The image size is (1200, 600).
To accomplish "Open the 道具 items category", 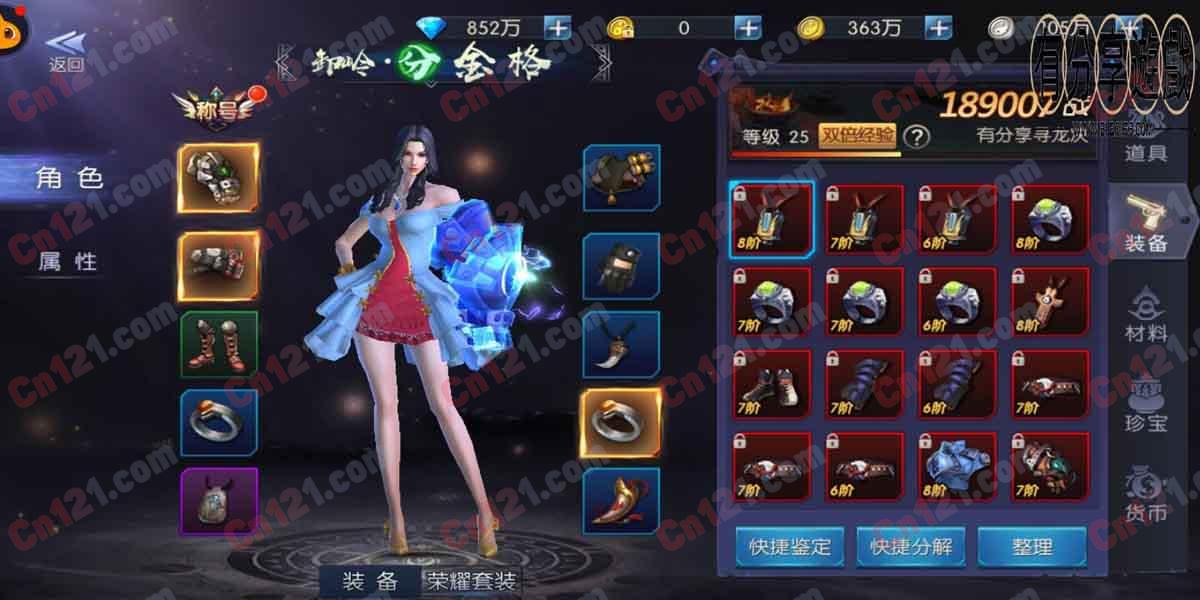I will (x=1146, y=153).
